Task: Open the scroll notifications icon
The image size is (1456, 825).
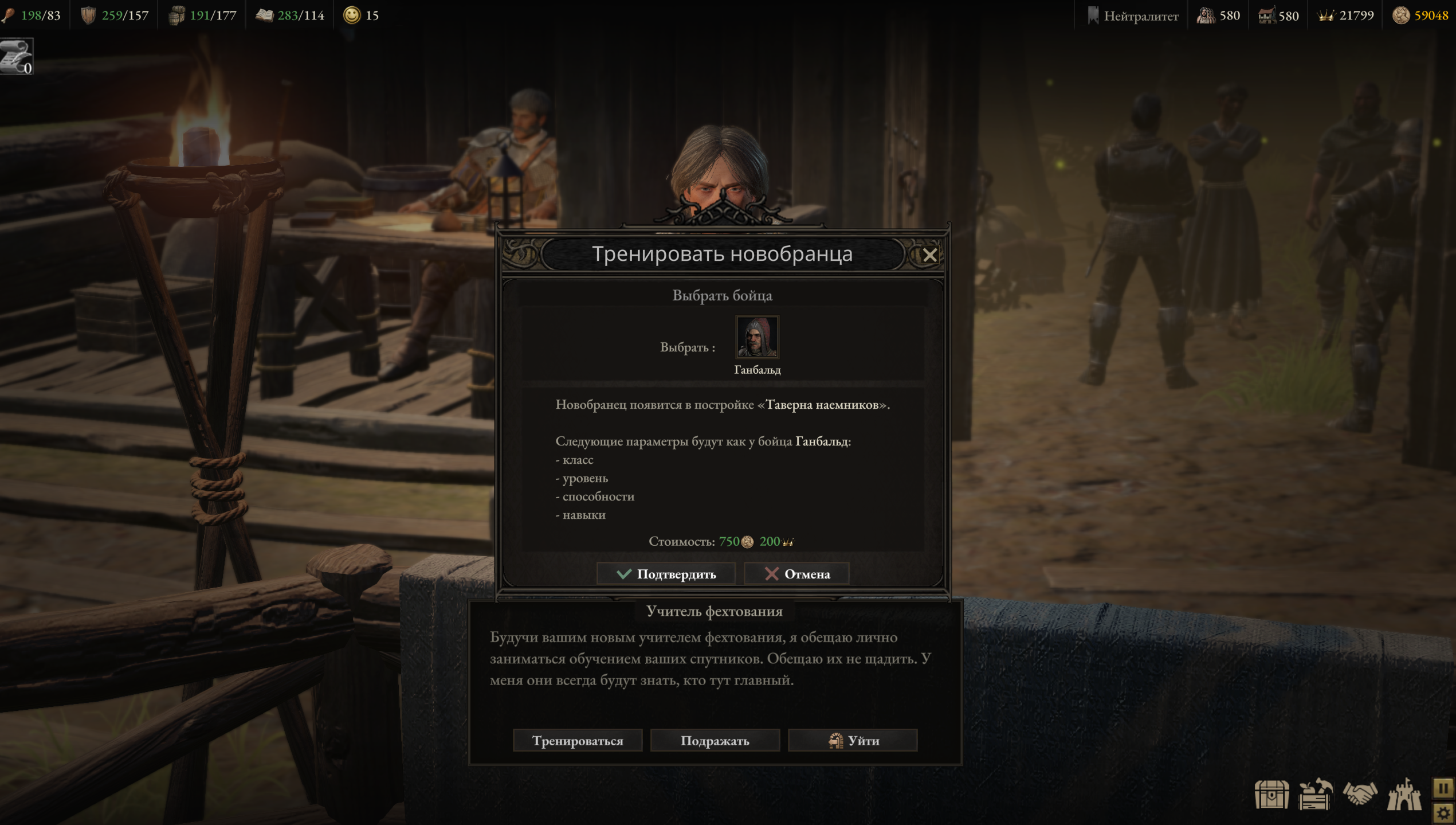Action: [x=17, y=56]
